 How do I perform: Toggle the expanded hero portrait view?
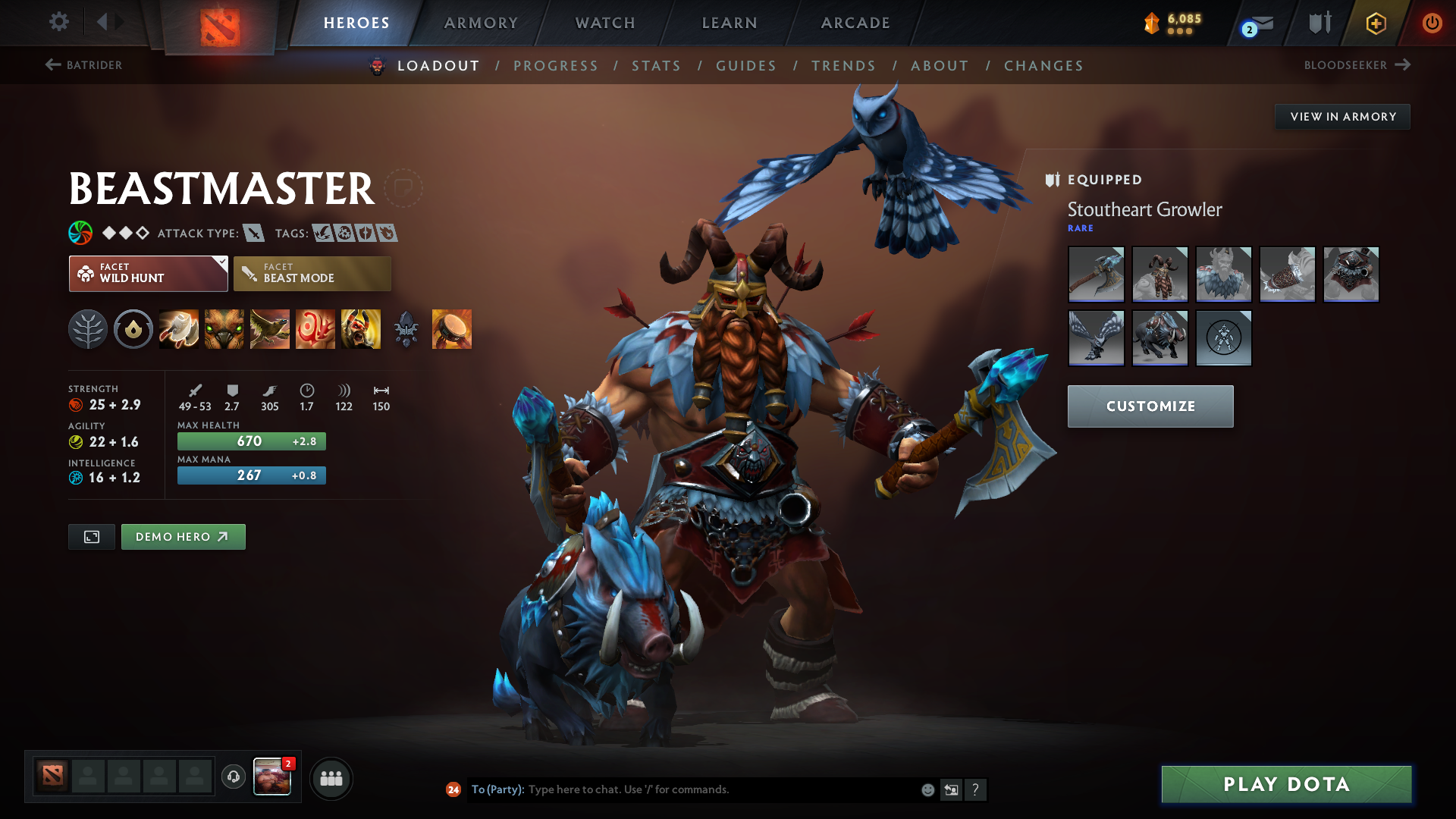(x=91, y=536)
